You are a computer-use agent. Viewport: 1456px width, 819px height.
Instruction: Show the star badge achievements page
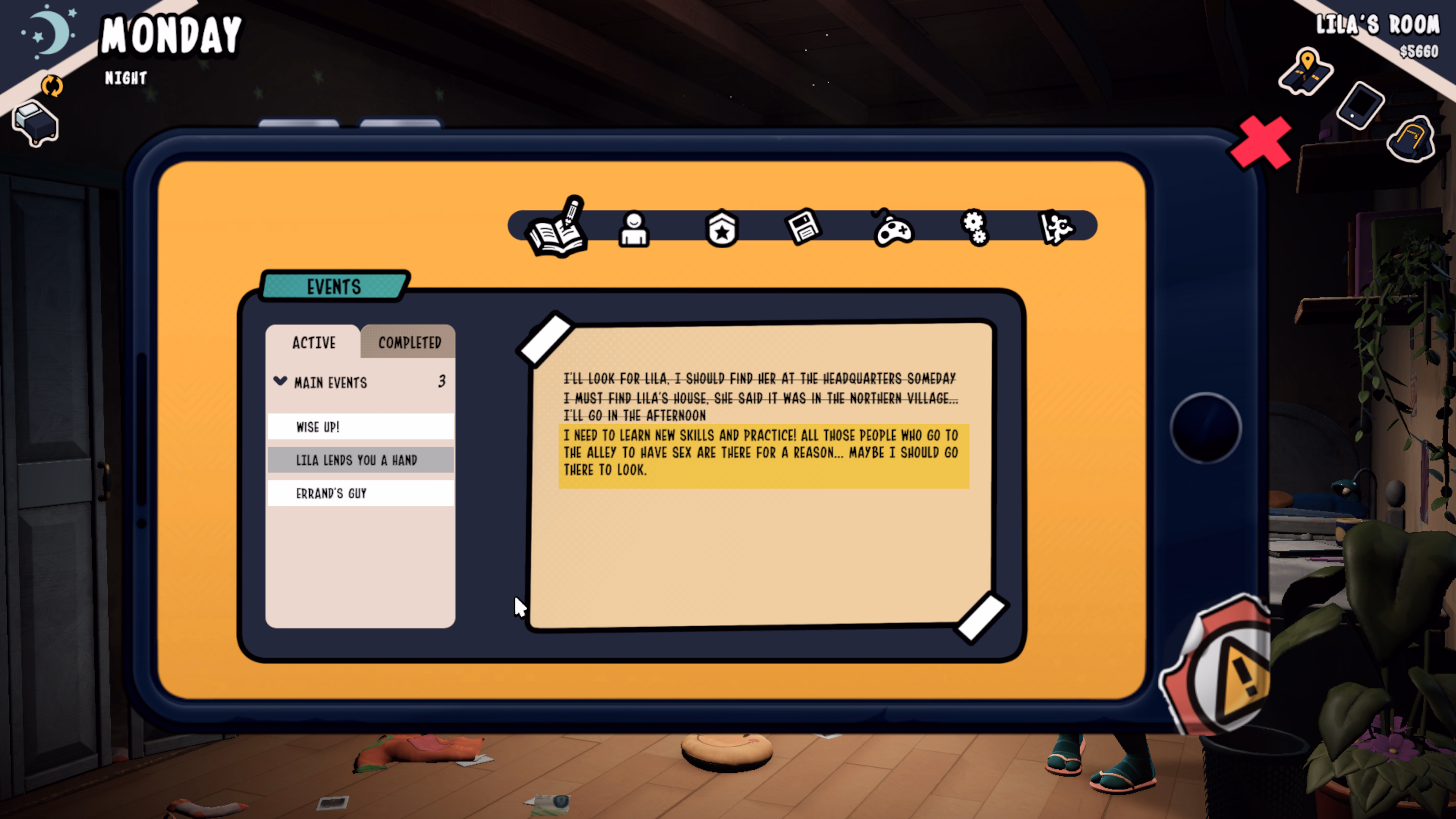(x=722, y=229)
